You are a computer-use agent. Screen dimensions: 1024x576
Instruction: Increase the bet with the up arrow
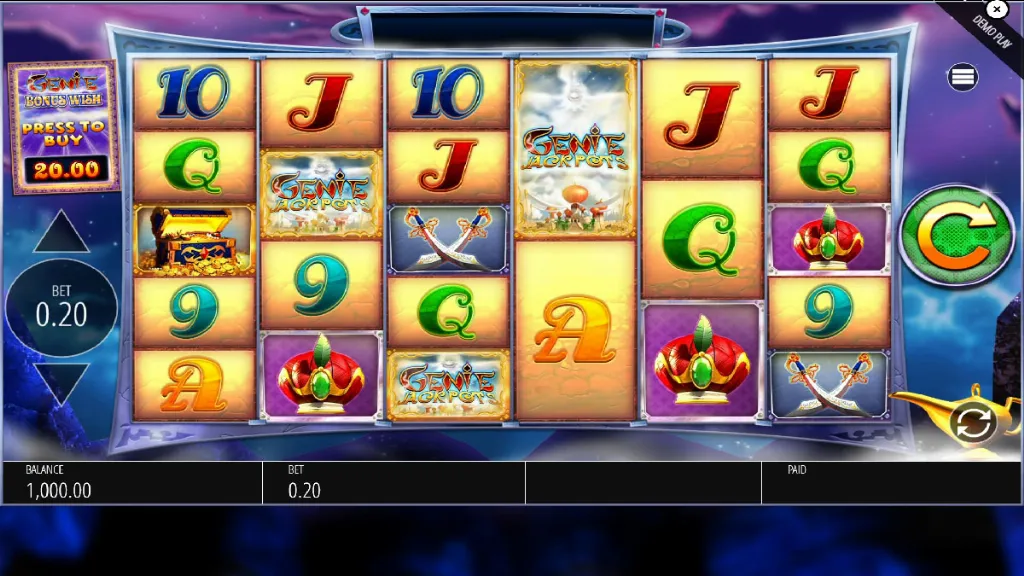[61, 233]
